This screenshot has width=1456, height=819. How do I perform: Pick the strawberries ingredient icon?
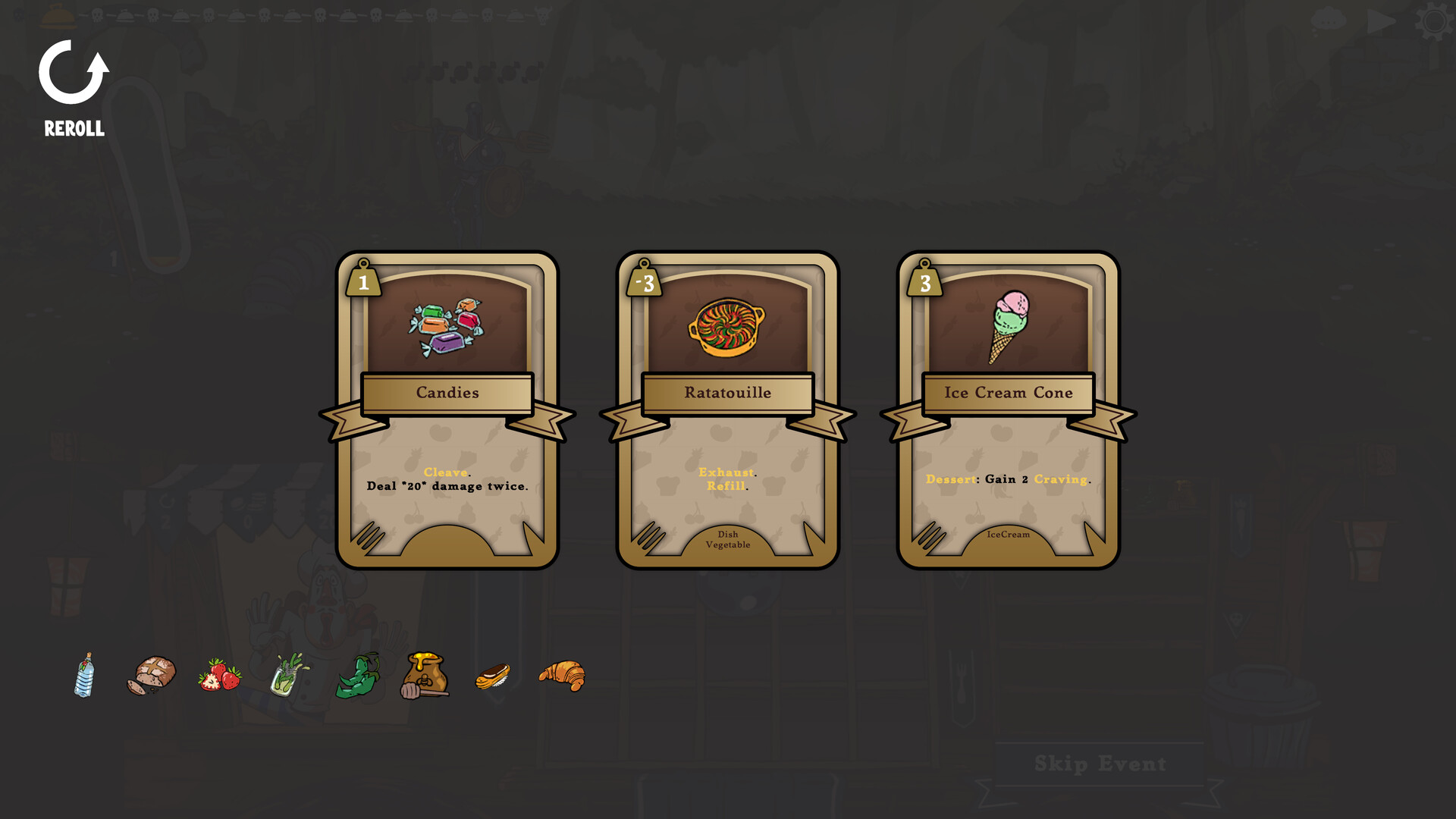point(220,677)
